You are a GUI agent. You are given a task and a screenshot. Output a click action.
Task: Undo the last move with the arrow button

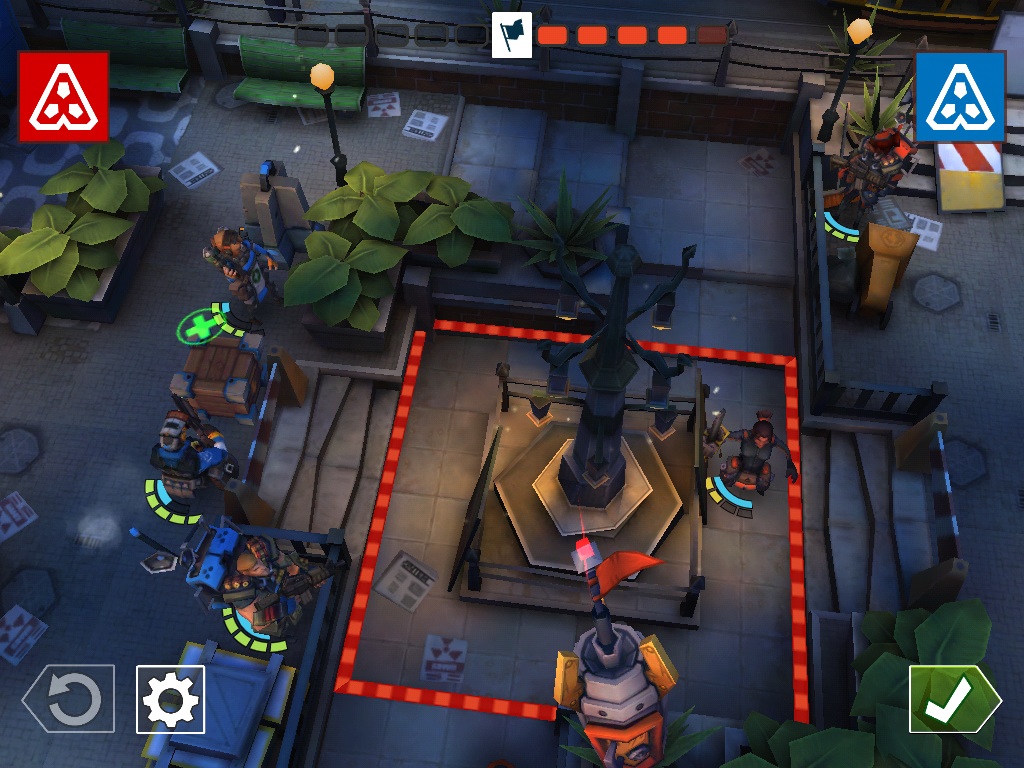click(x=69, y=699)
